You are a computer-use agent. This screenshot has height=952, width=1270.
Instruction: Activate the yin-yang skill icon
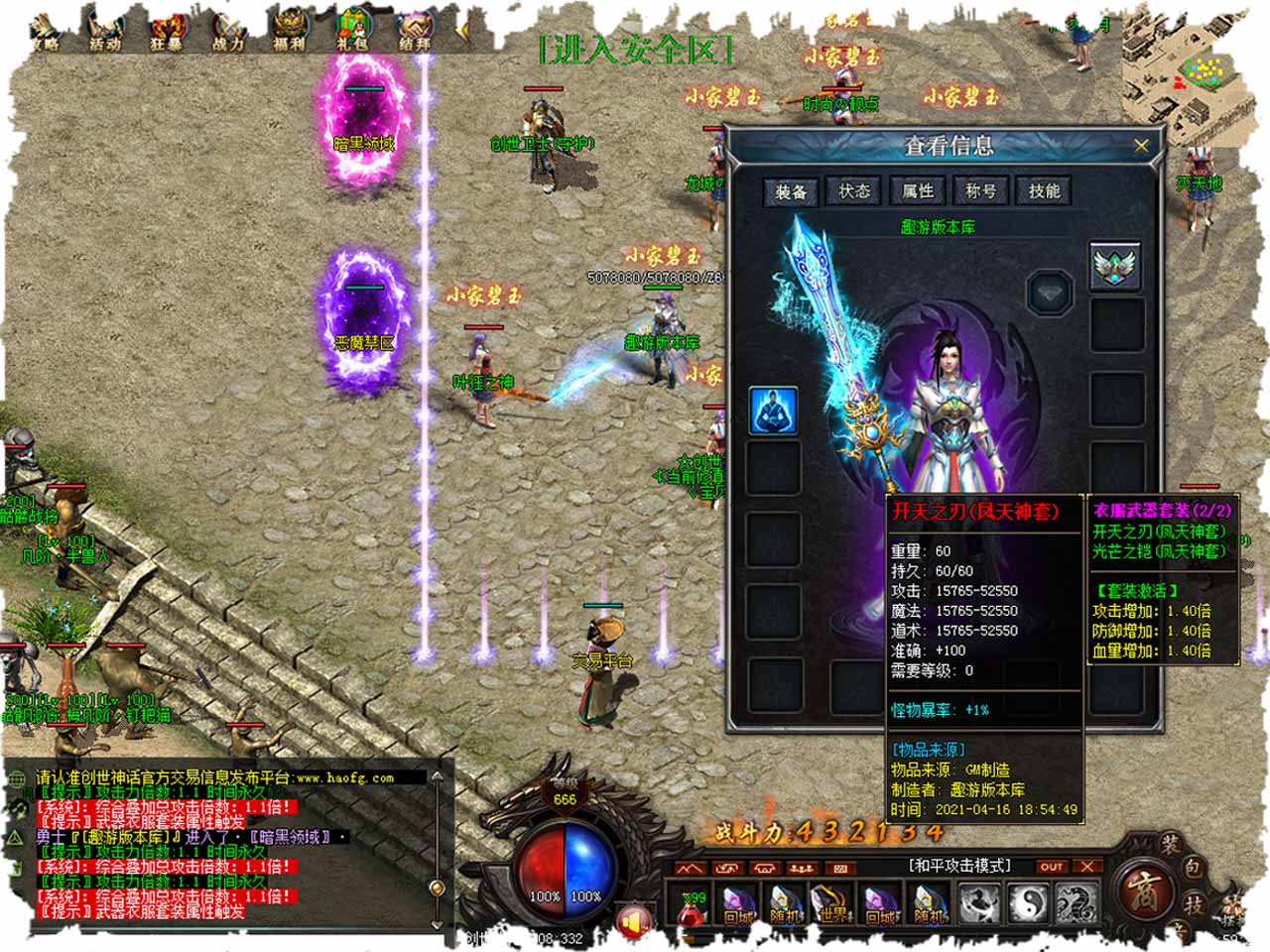pyautogui.click(x=1027, y=904)
